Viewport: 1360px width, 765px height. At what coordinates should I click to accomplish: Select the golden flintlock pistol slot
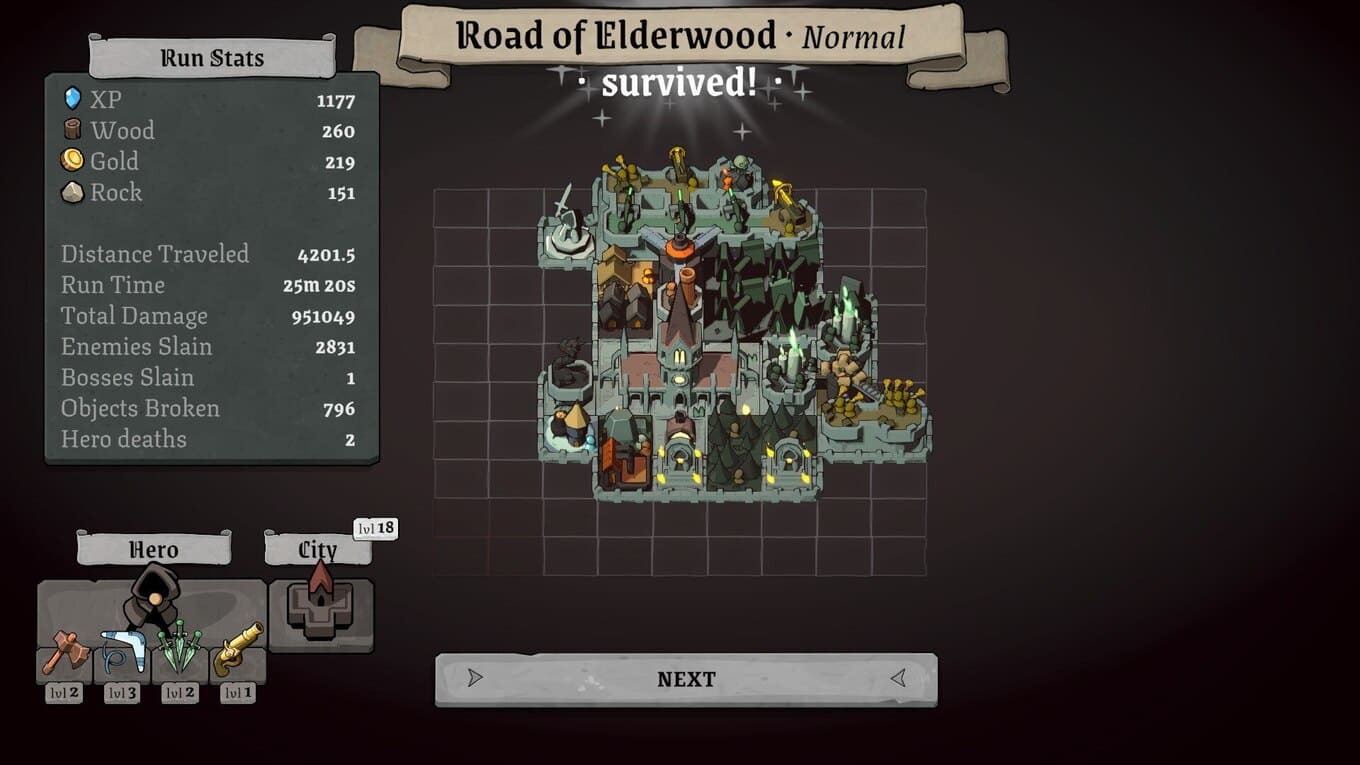pyautogui.click(x=238, y=652)
